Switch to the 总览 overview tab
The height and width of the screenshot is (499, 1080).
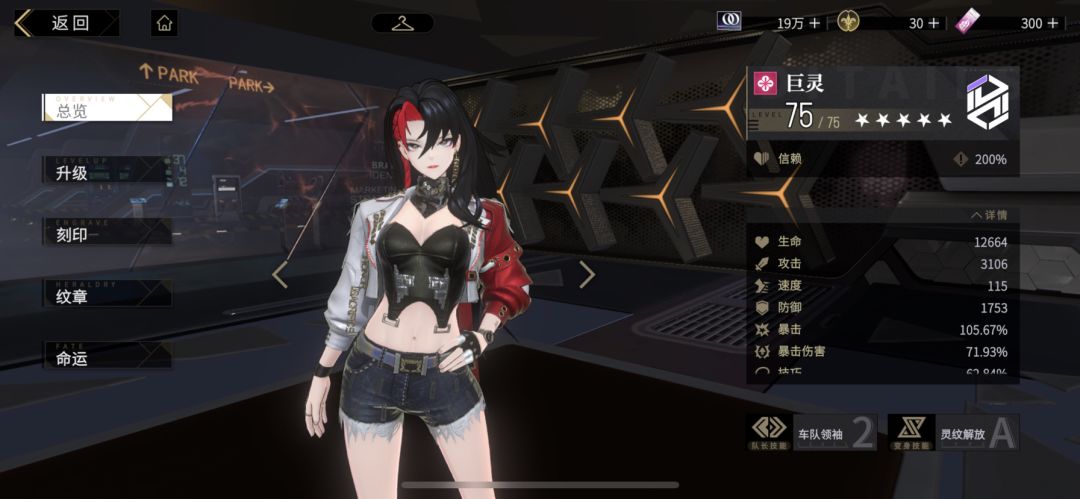[x=107, y=109]
